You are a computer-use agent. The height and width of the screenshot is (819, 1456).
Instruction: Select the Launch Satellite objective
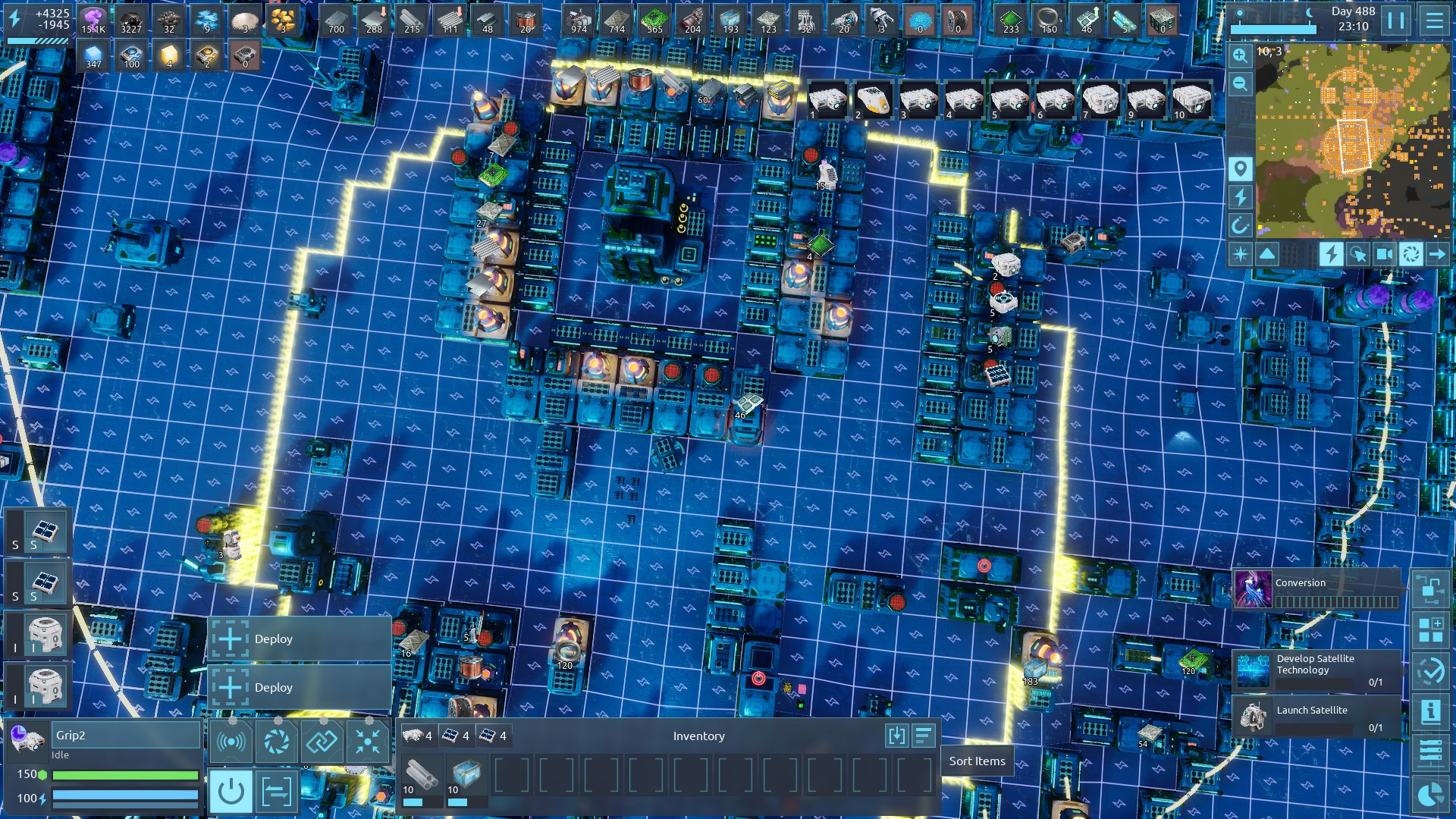pos(1317,717)
